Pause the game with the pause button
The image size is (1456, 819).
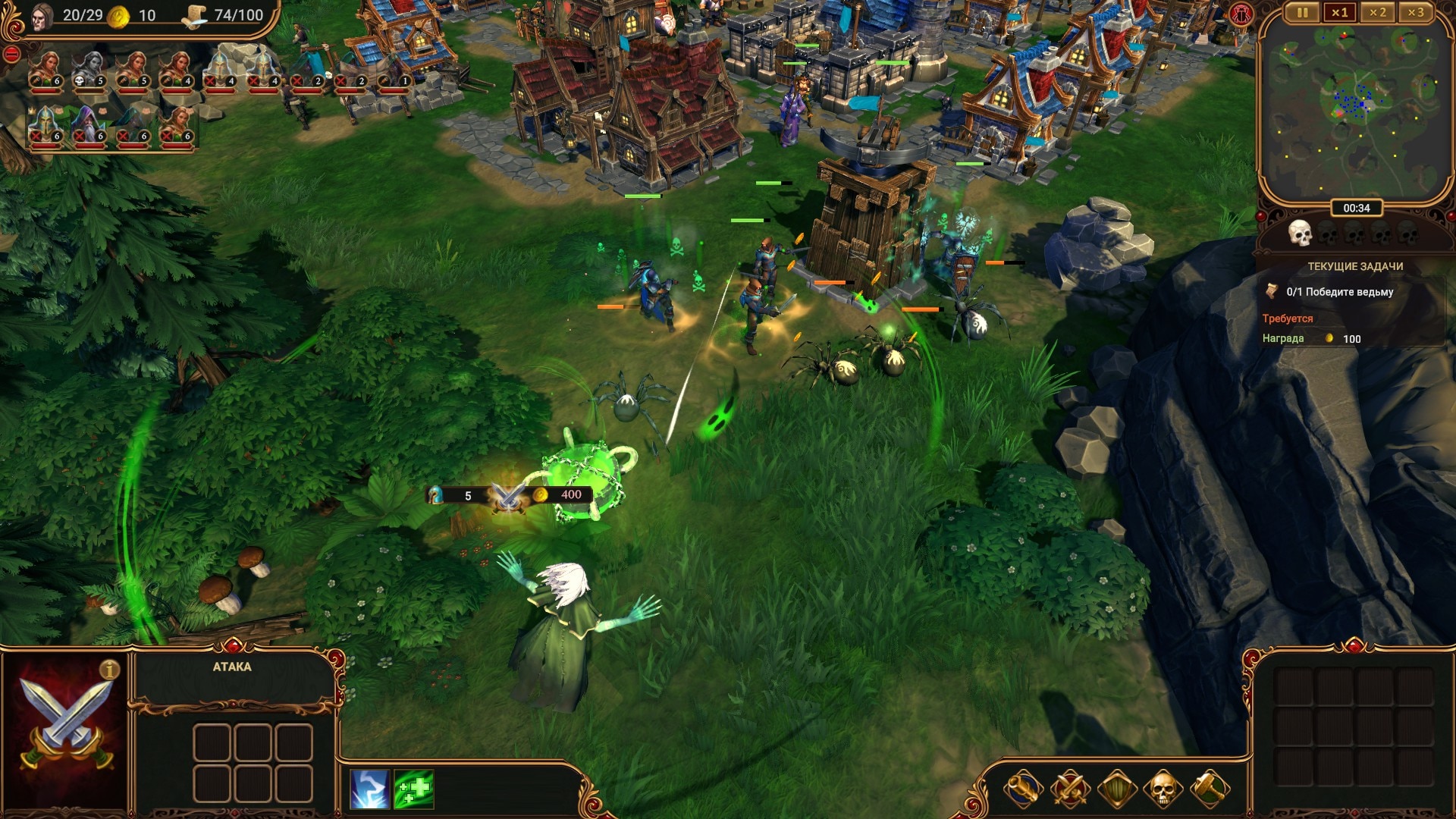pyautogui.click(x=1302, y=13)
